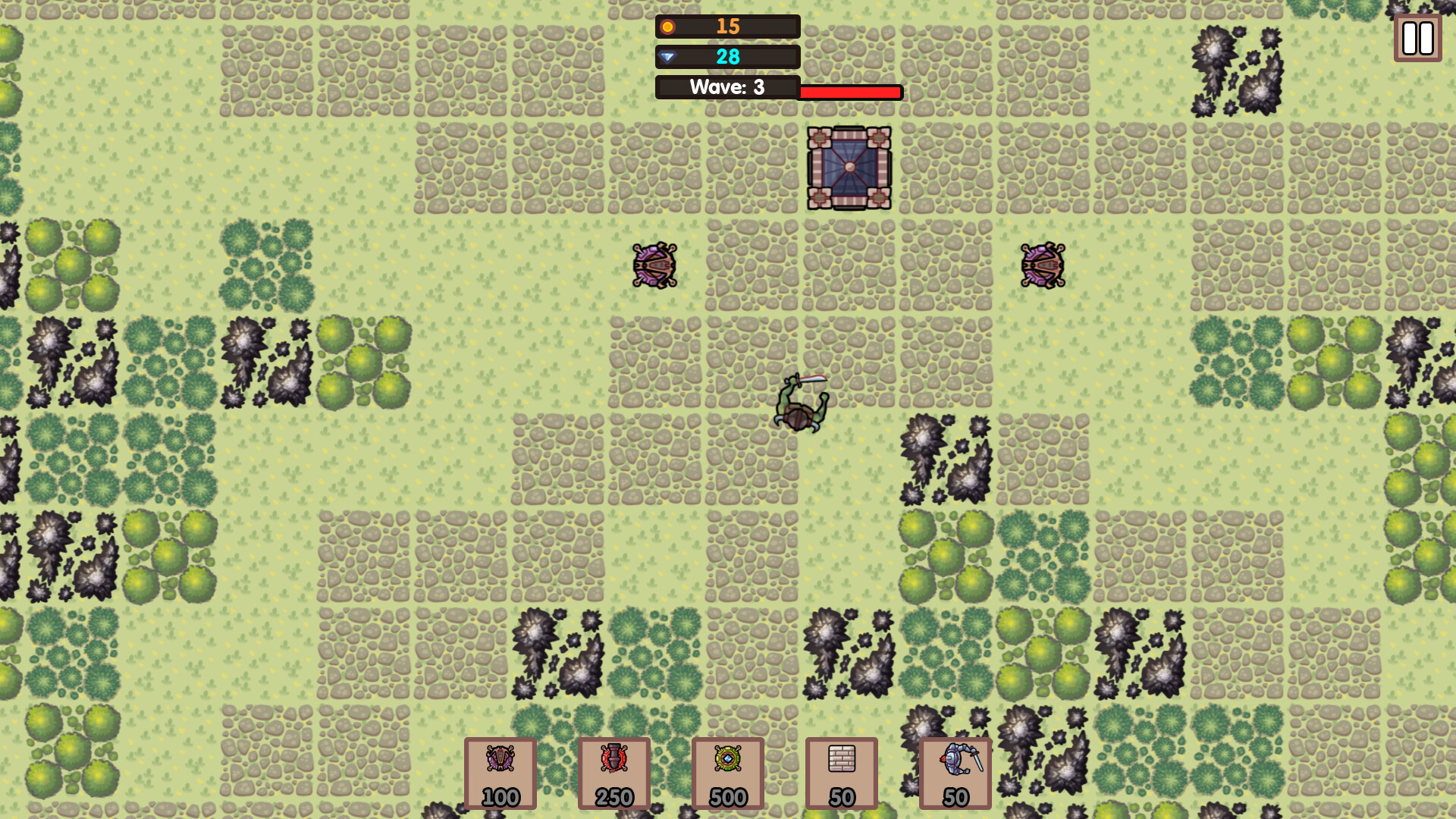Image resolution: width=1456 pixels, height=819 pixels.
Task: Open the gold counter showing 15
Action: click(726, 27)
